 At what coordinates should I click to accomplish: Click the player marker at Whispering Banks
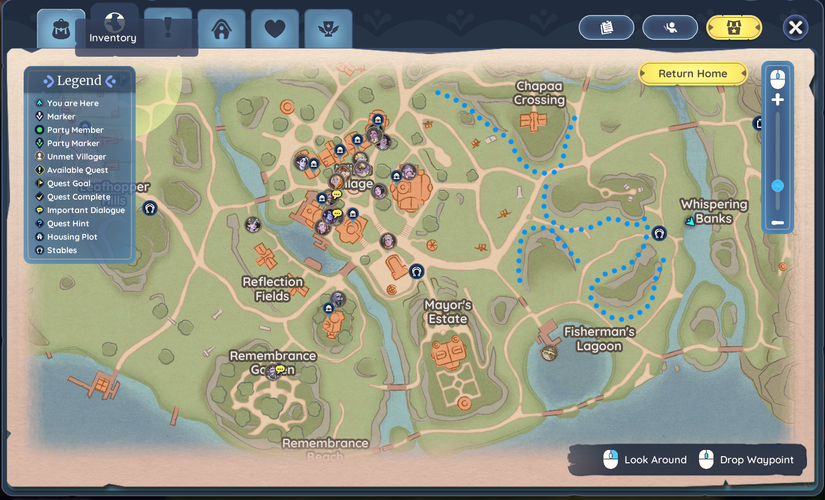point(689,221)
